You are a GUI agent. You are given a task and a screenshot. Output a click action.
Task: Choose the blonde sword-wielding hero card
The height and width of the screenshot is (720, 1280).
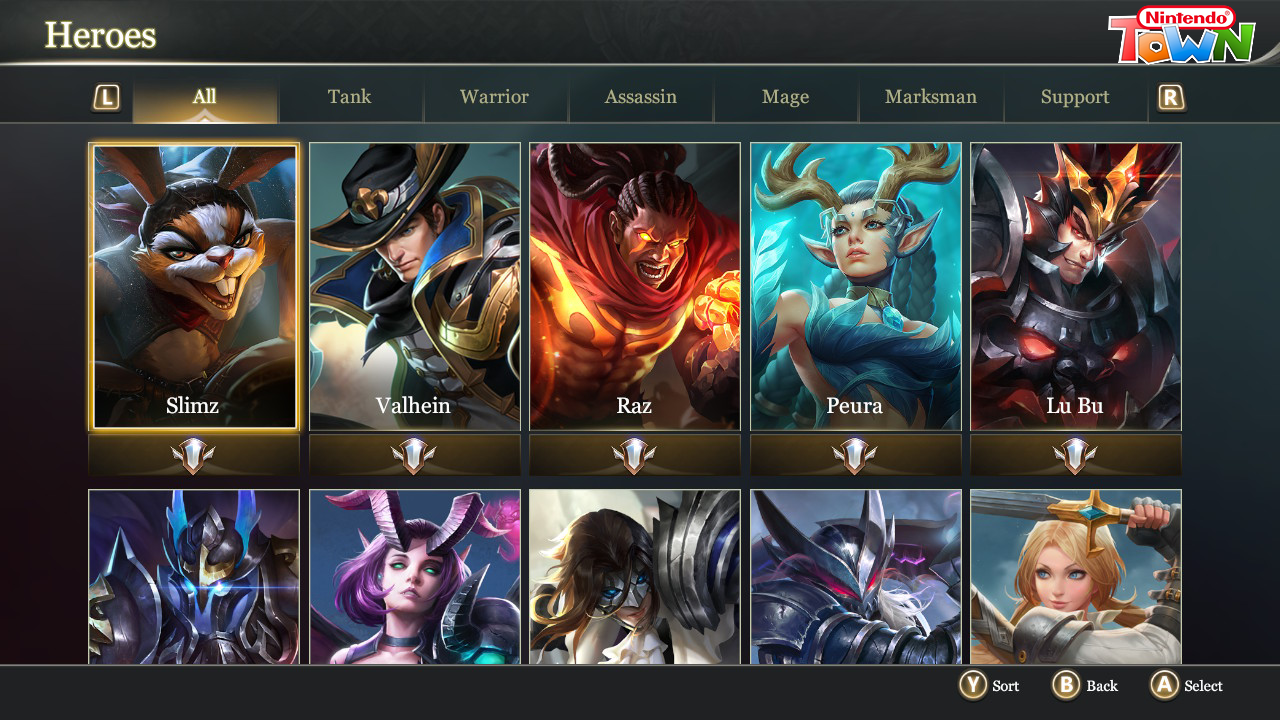[x=1076, y=576]
